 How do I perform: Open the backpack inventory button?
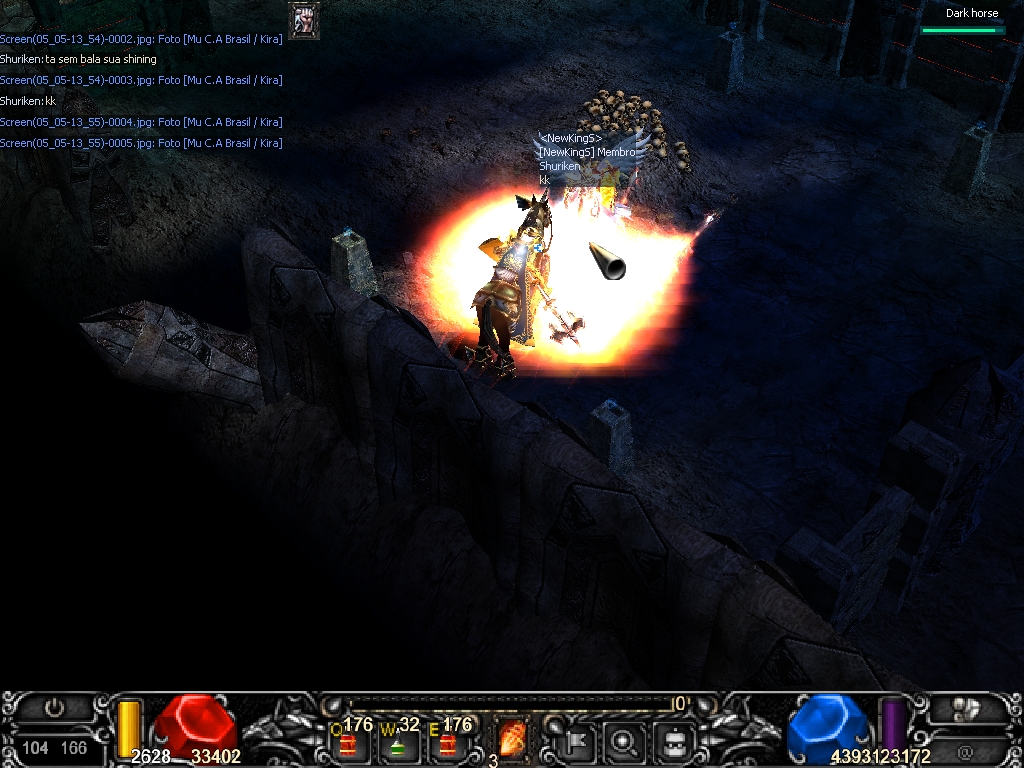point(675,741)
